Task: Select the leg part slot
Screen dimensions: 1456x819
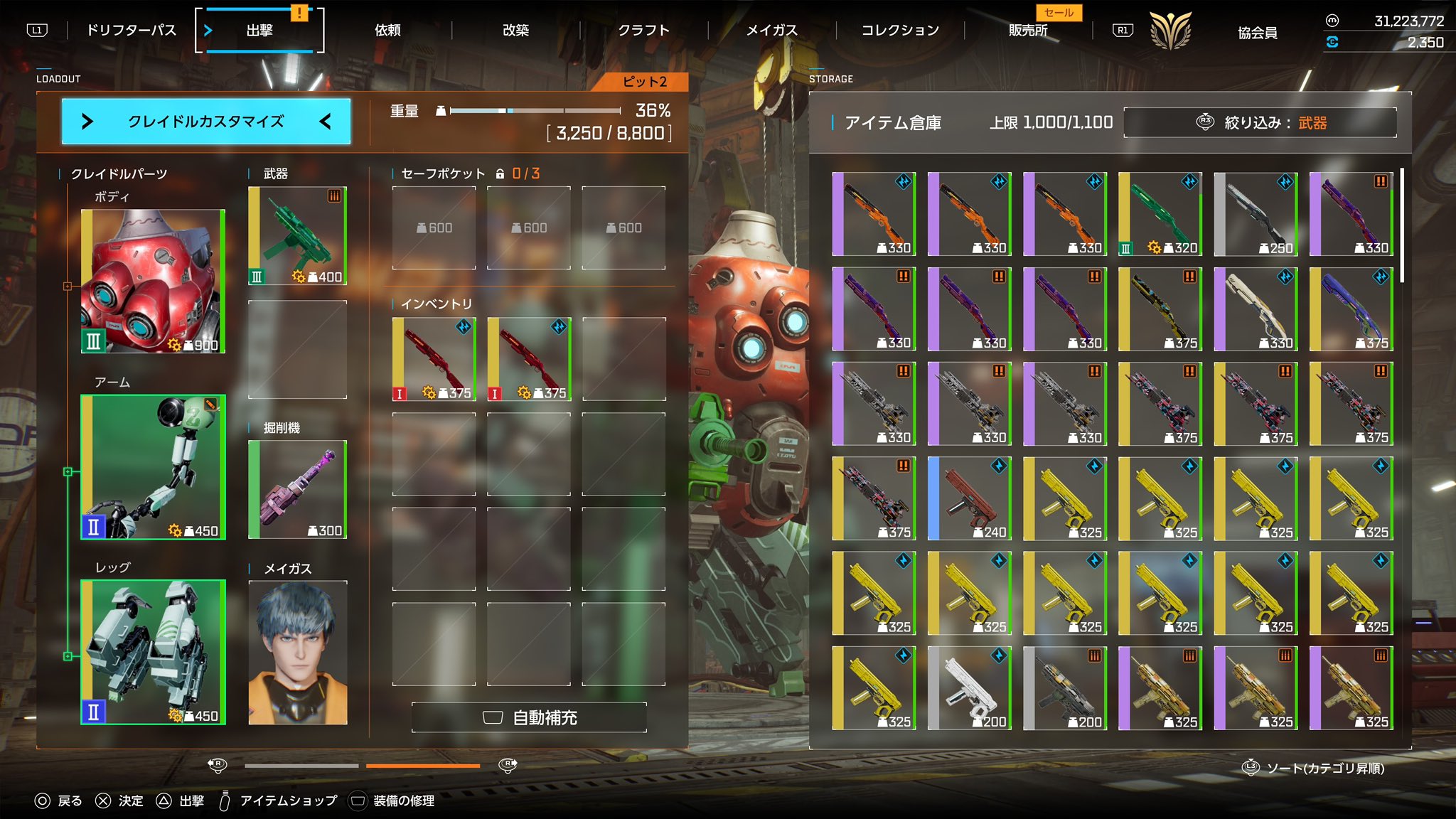Action: point(153,652)
